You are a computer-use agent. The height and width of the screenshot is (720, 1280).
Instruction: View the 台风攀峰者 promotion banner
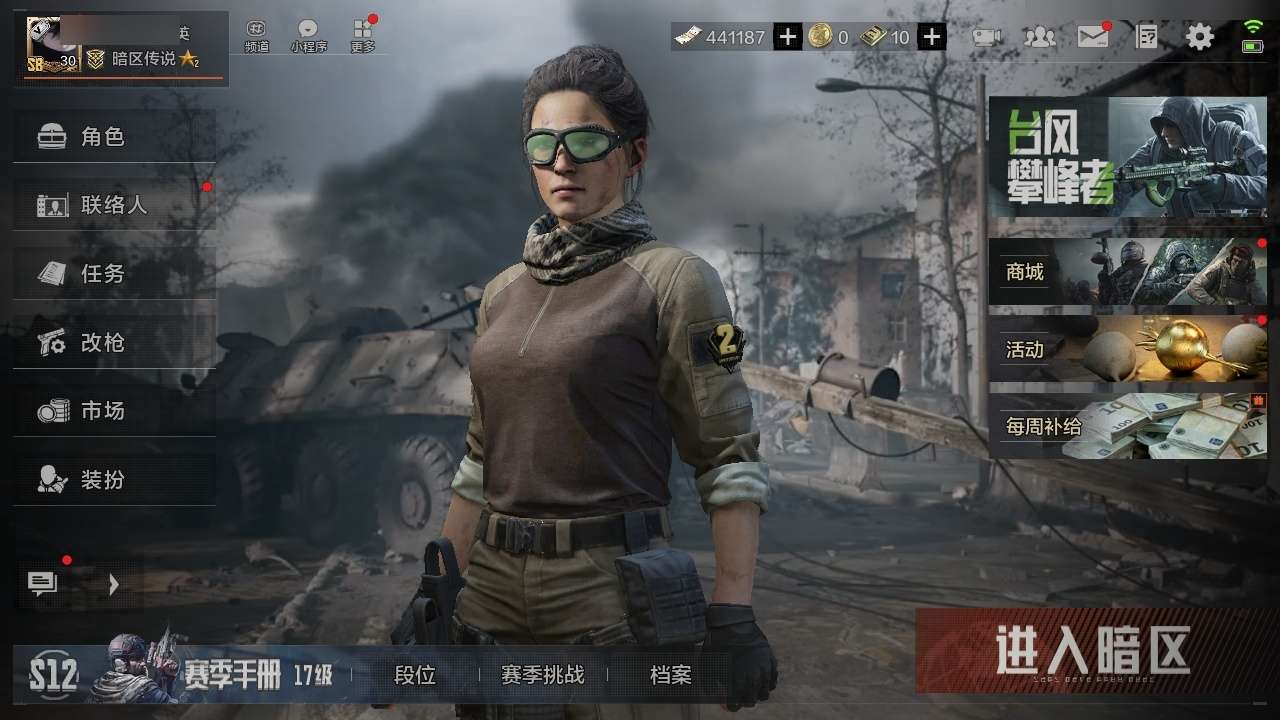pos(1127,157)
